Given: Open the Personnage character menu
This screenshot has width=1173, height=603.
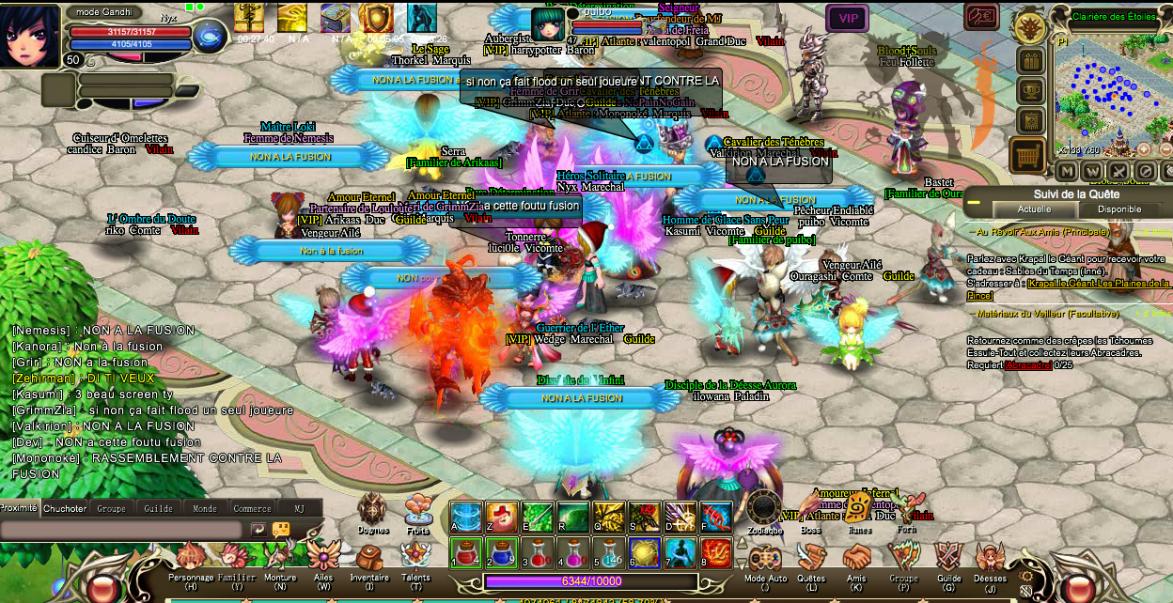Looking at the screenshot, I should 190,560.
